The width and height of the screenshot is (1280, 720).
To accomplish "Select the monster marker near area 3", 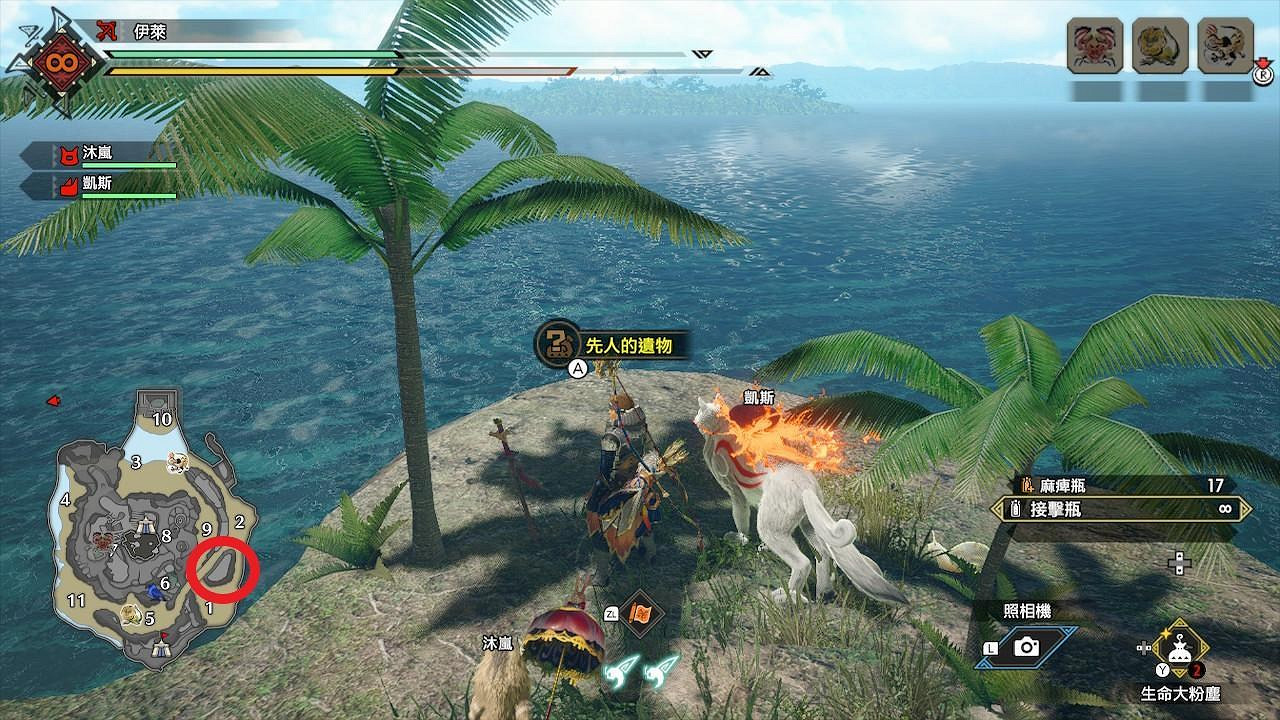I will point(179,461).
